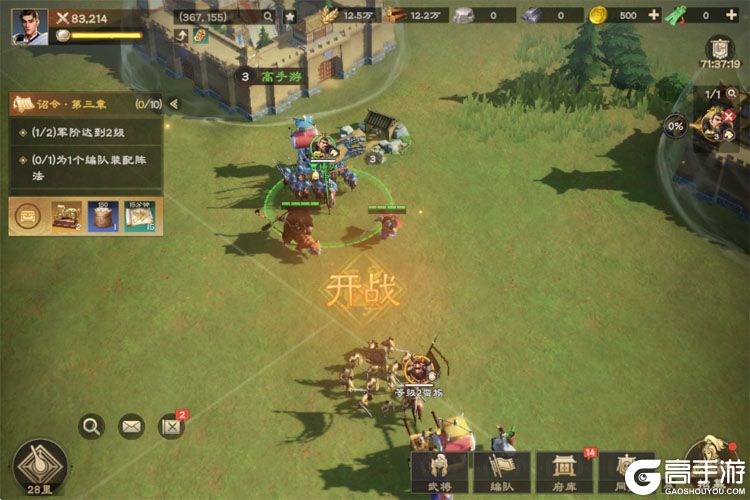Open the shield icon above the timer

point(718,48)
